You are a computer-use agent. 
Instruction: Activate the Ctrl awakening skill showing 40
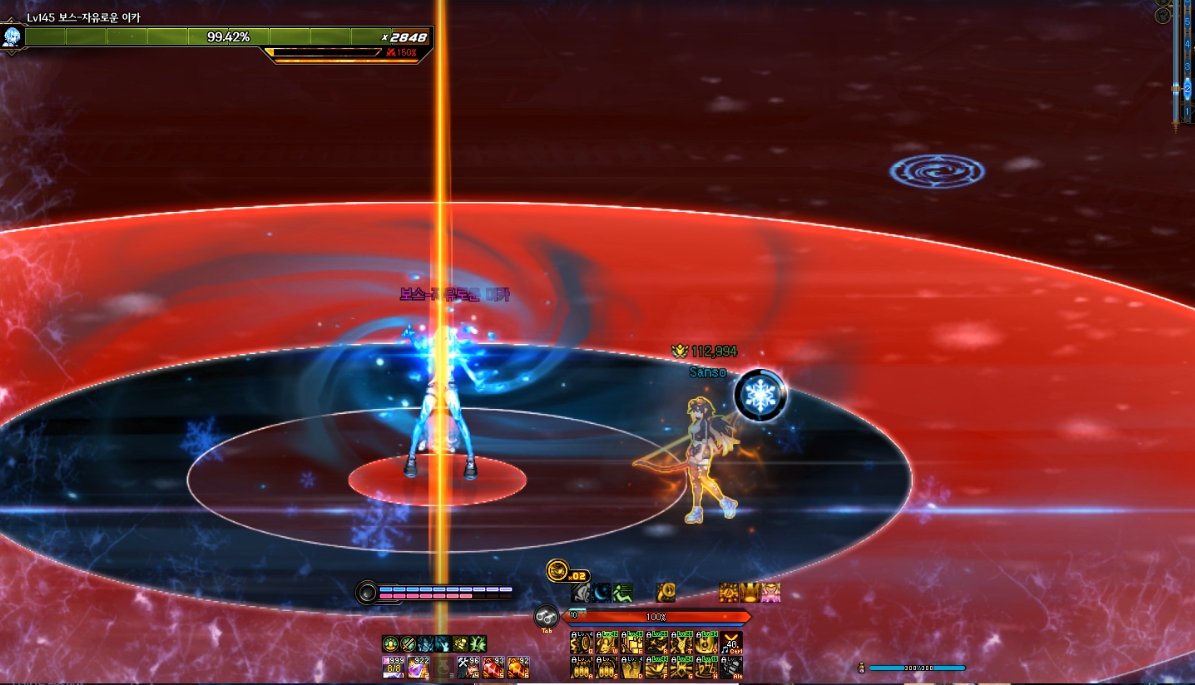pos(733,642)
